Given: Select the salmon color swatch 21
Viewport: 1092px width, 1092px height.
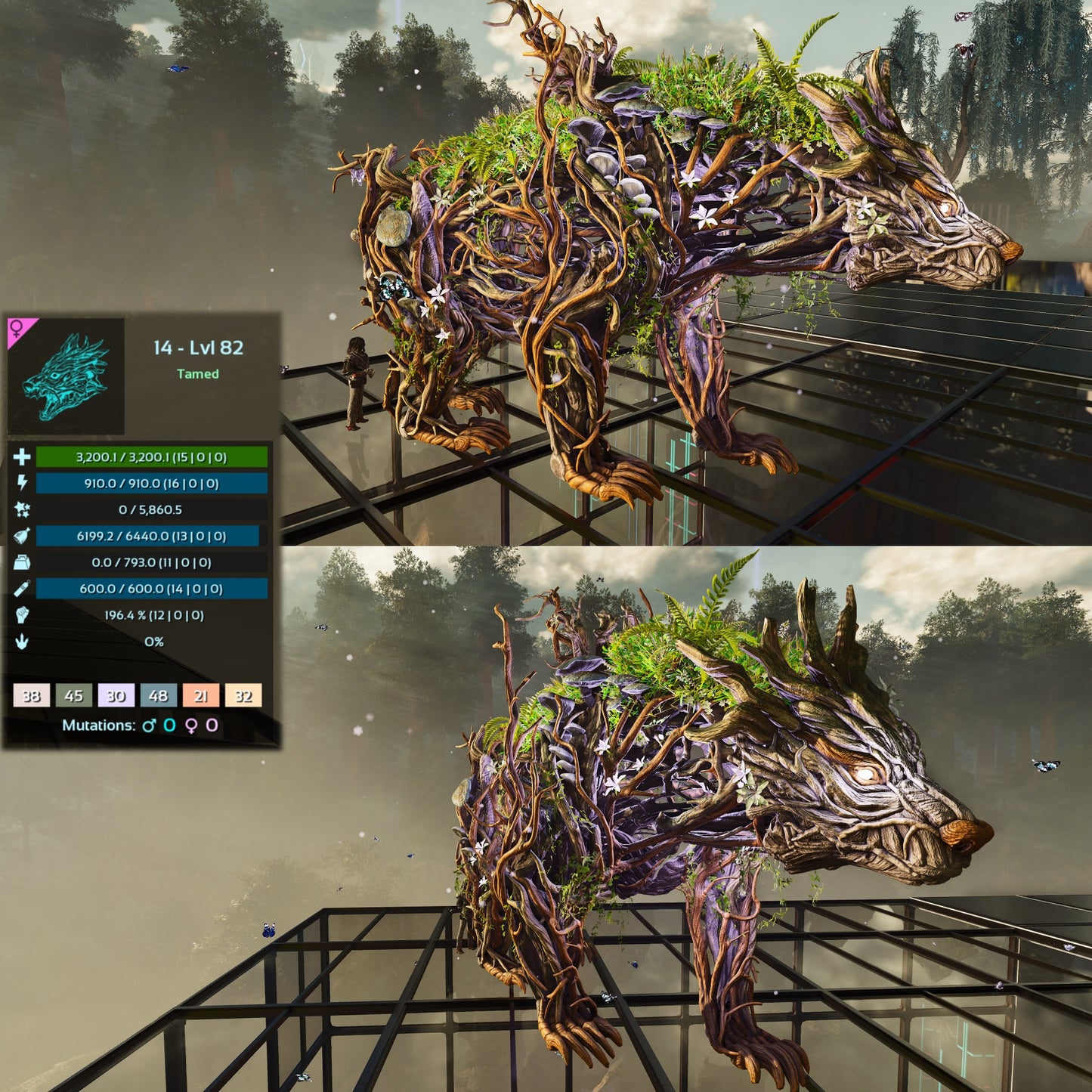Looking at the screenshot, I should [201, 695].
